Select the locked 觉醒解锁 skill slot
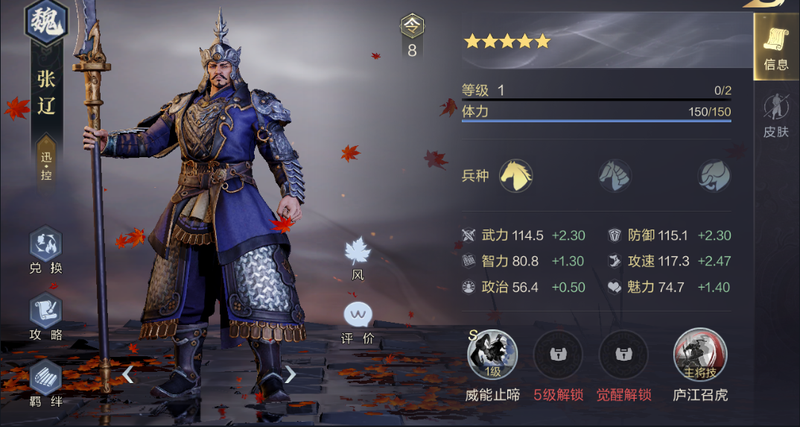Image resolution: width=800 pixels, height=427 pixels. pos(623,355)
